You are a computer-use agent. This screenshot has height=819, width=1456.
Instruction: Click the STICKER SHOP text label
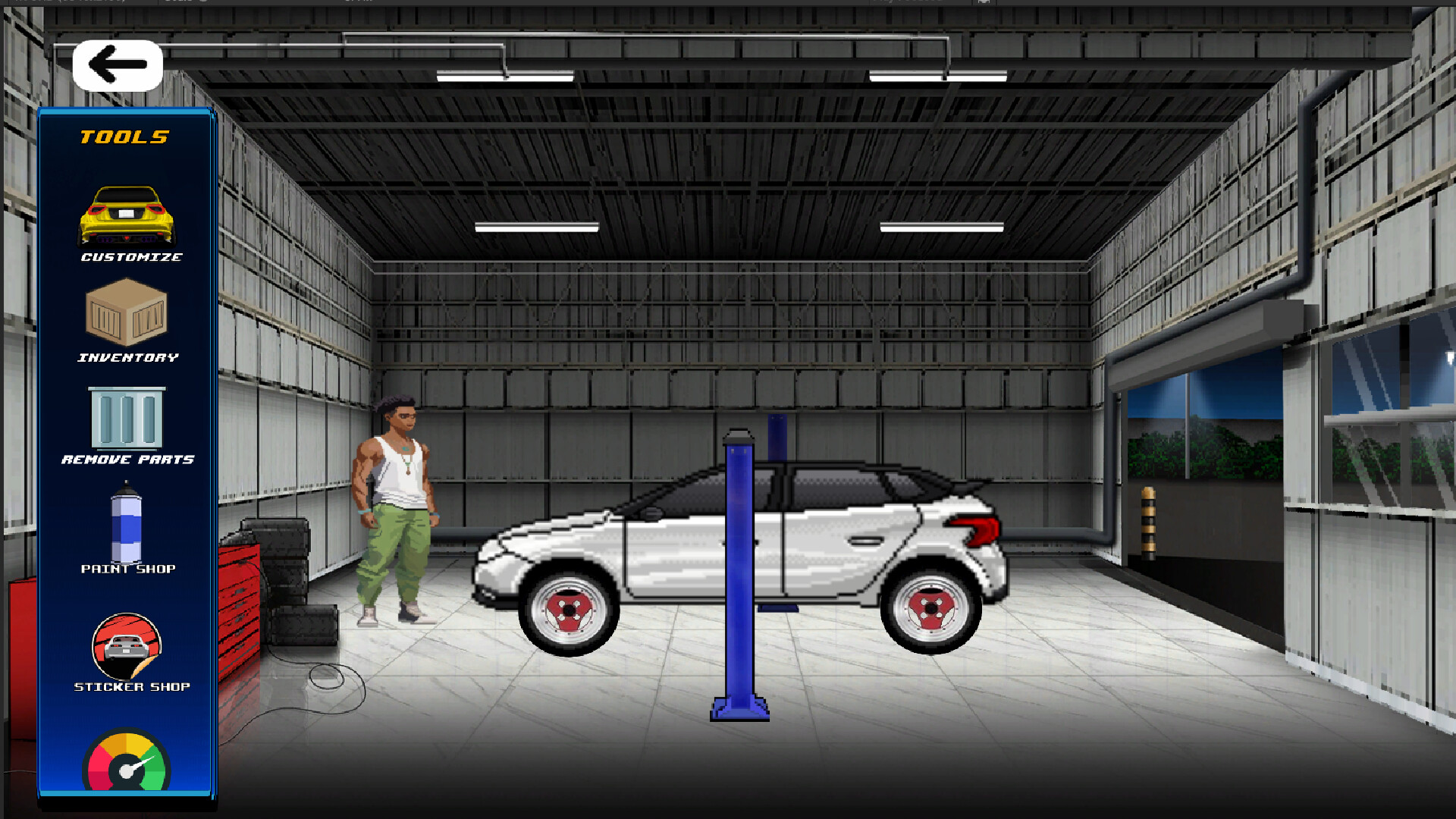point(132,687)
